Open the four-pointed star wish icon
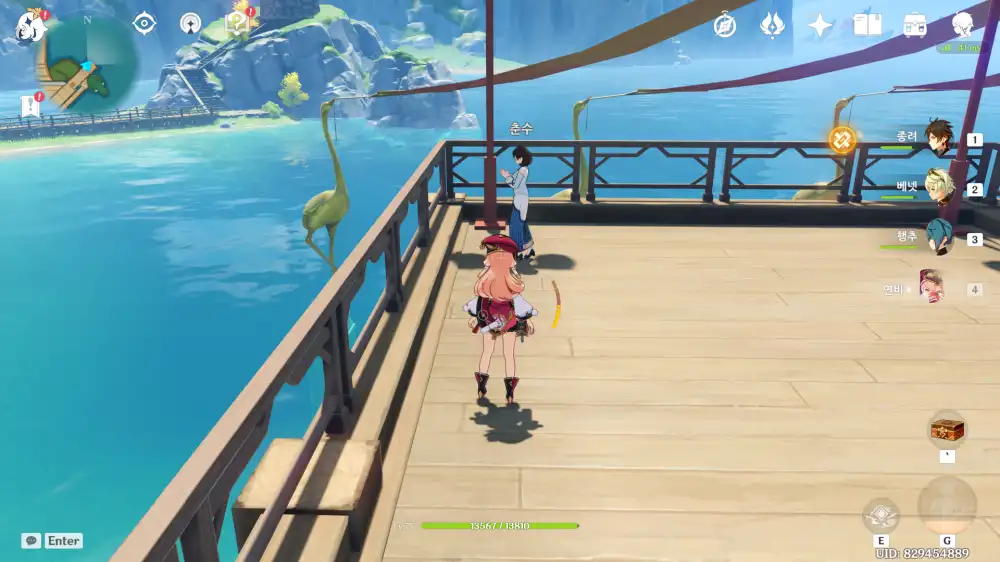Screen dimensions: 1000x562 coord(820,26)
